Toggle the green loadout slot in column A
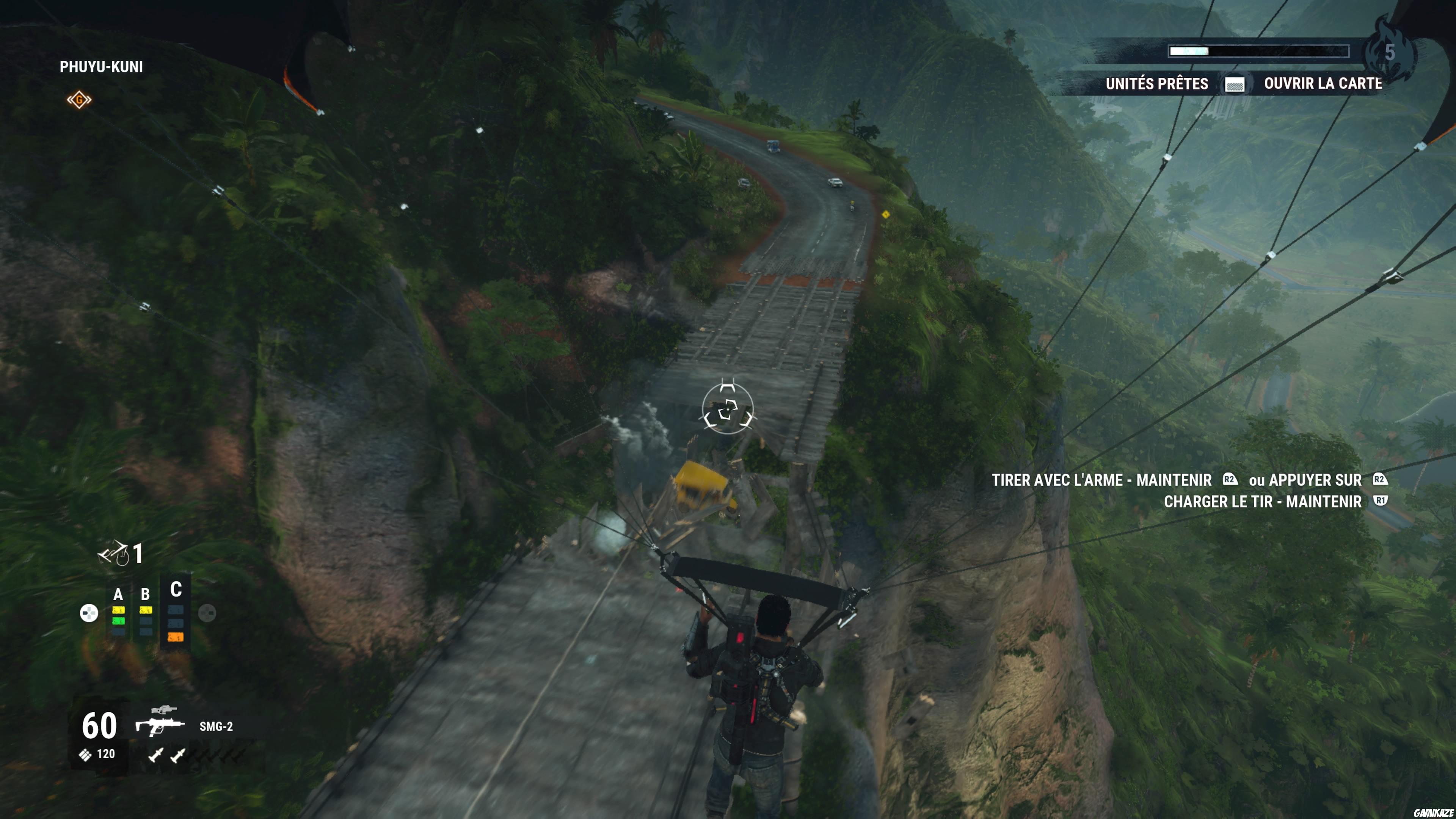Image resolution: width=1456 pixels, height=819 pixels. pos(119,621)
